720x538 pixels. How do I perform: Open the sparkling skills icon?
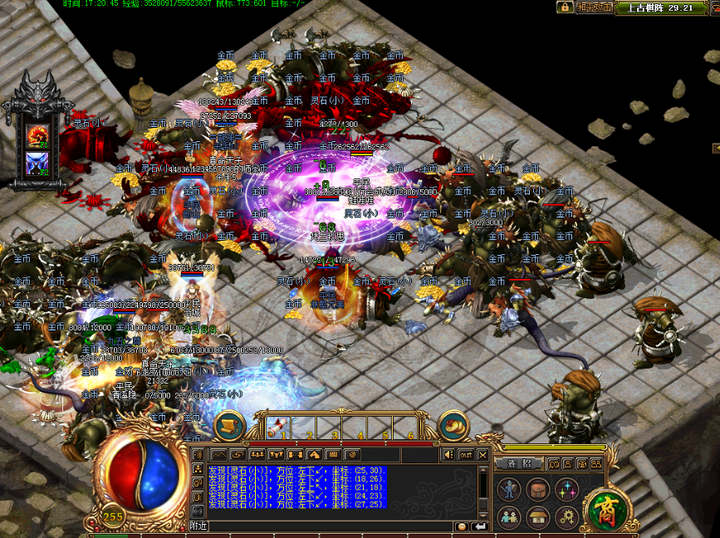[566, 489]
